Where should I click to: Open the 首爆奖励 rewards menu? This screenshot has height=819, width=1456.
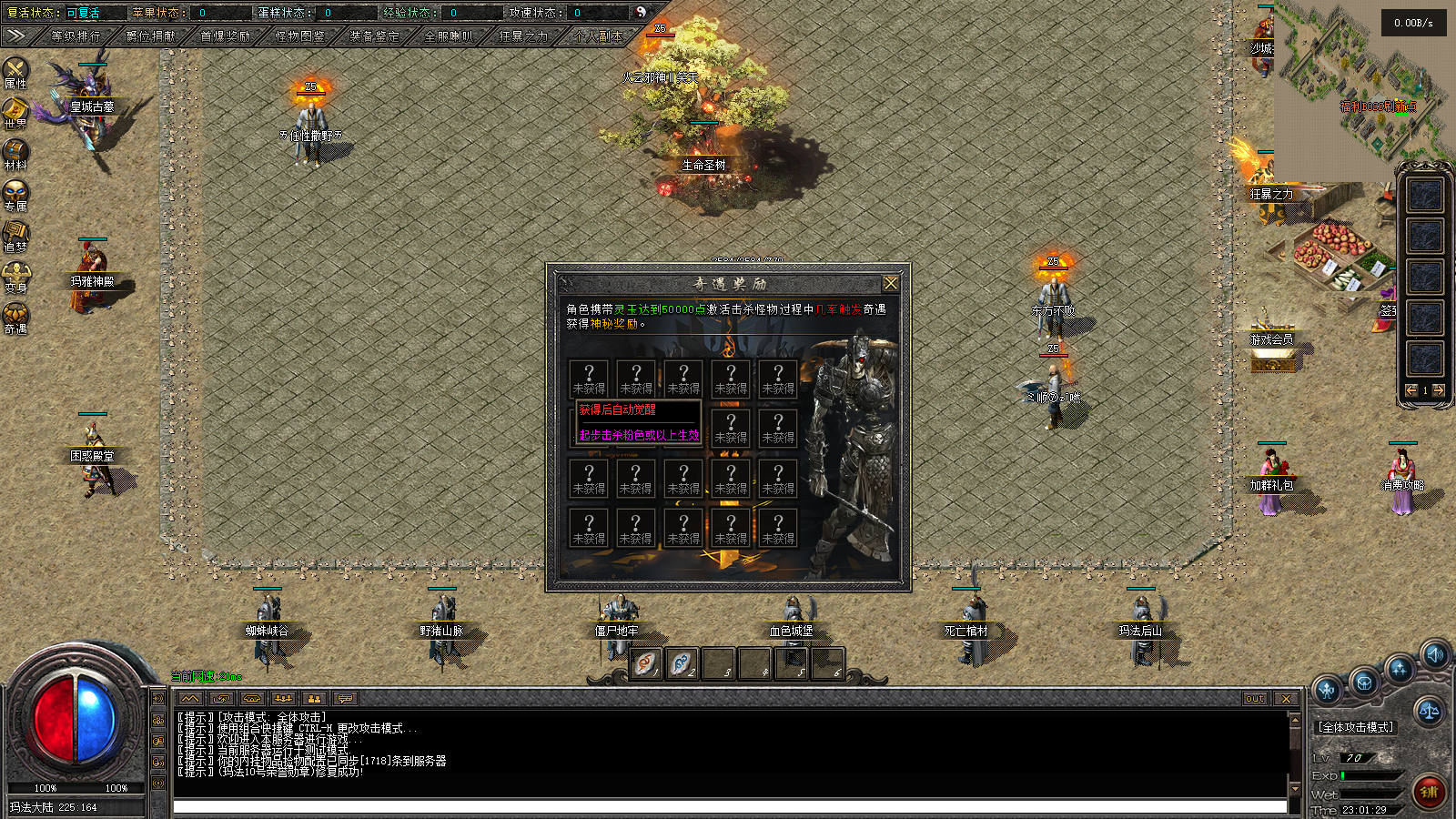click(x=225, y=36)
